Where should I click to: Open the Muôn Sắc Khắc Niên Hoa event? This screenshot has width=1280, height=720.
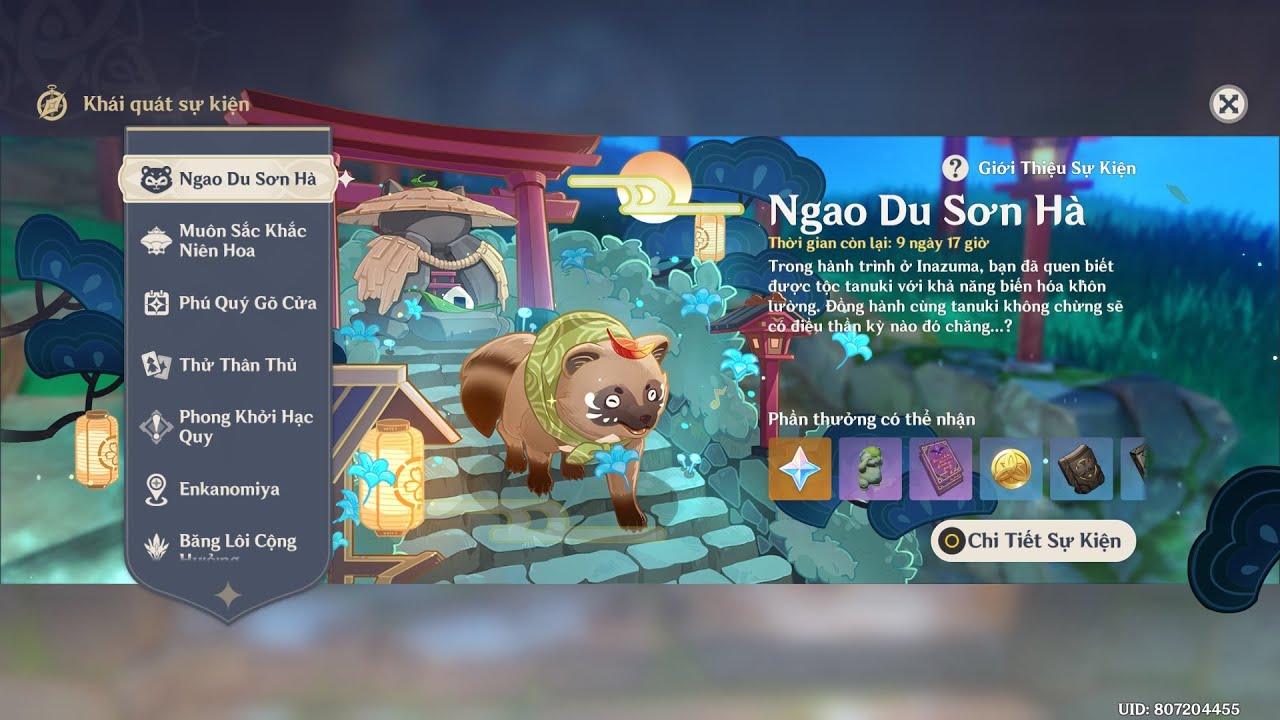click(228, 241)
